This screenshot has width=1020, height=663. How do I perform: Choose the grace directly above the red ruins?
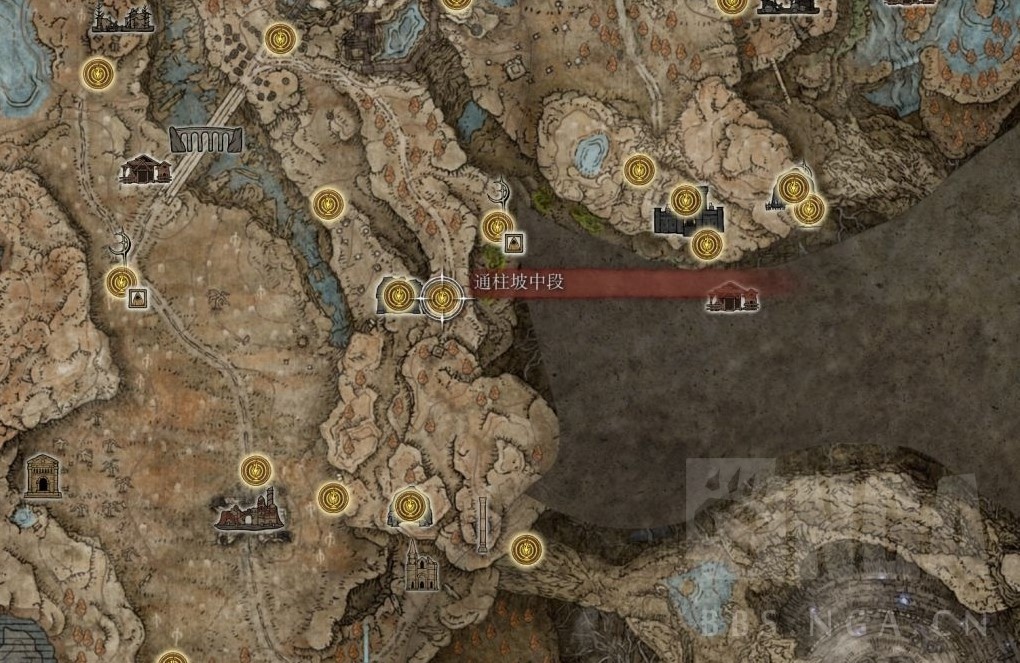pyautogui.click(x=256, y=469)
